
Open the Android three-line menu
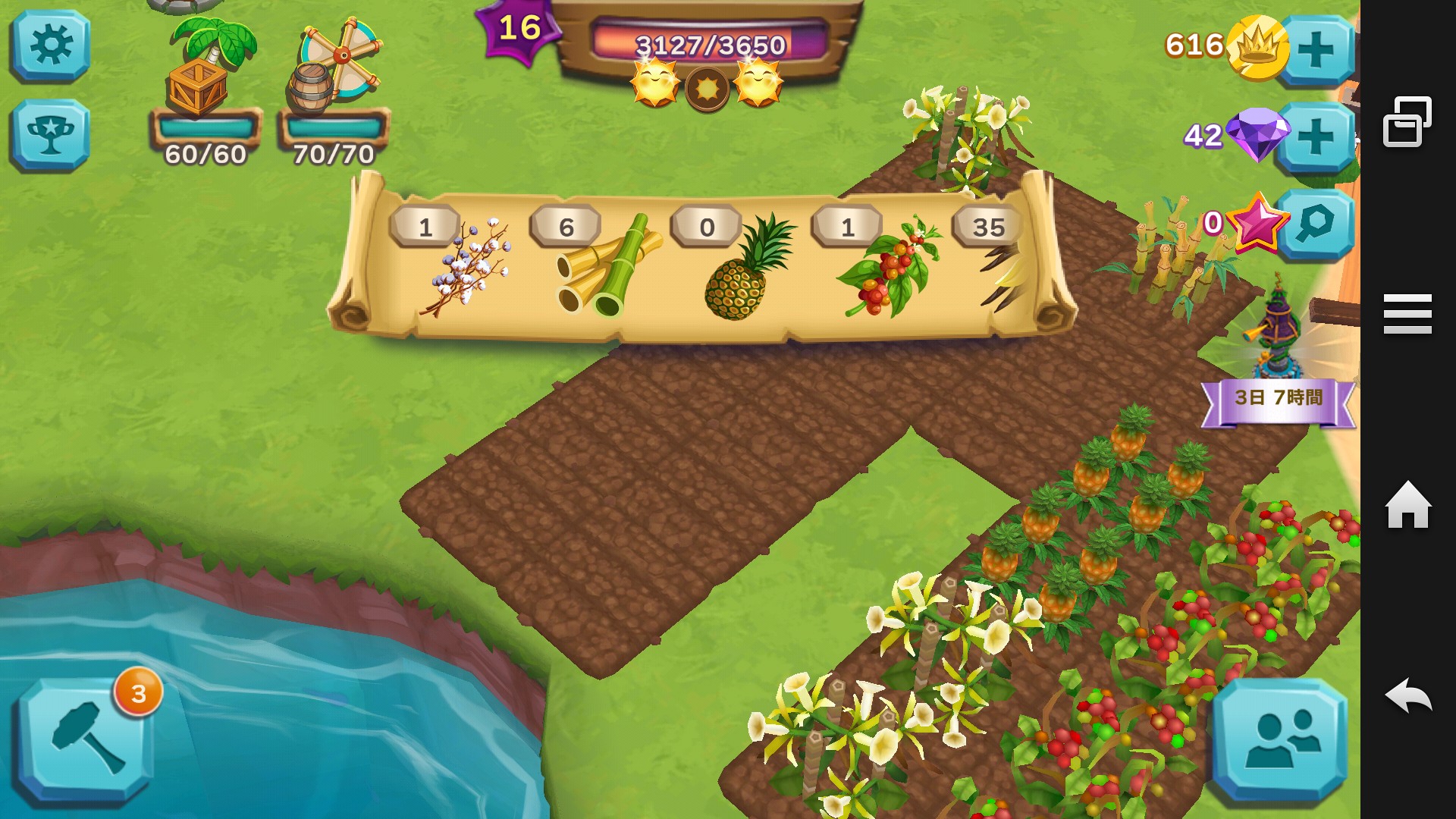(1407, 314)
